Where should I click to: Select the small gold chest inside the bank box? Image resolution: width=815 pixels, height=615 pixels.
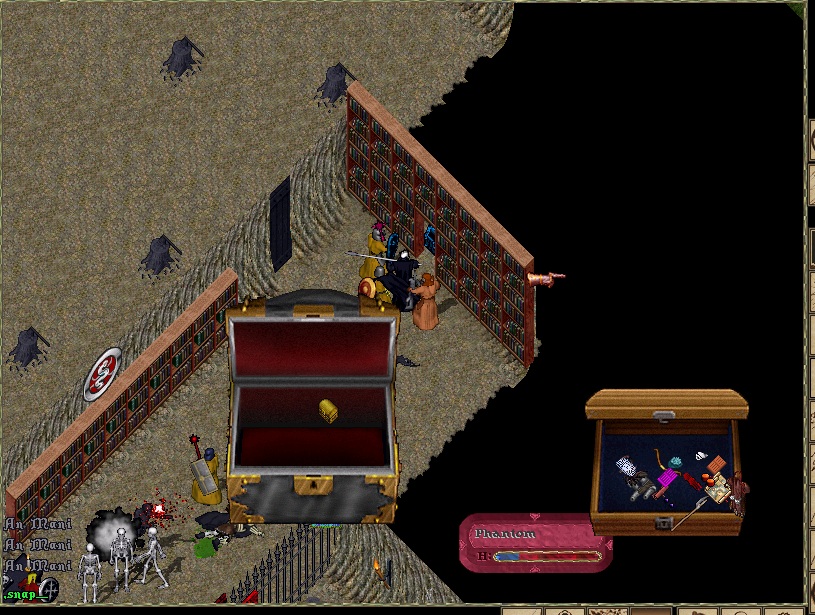(x=328, y=410)
